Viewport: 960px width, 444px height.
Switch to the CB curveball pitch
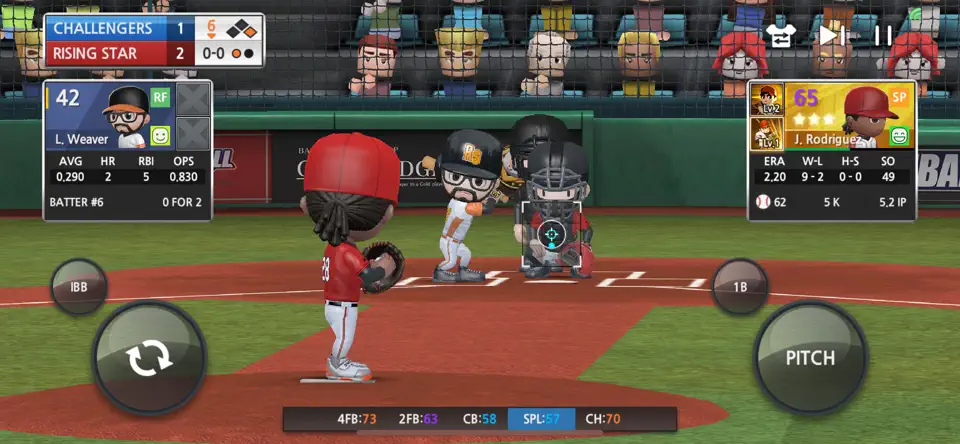[476, 419]
